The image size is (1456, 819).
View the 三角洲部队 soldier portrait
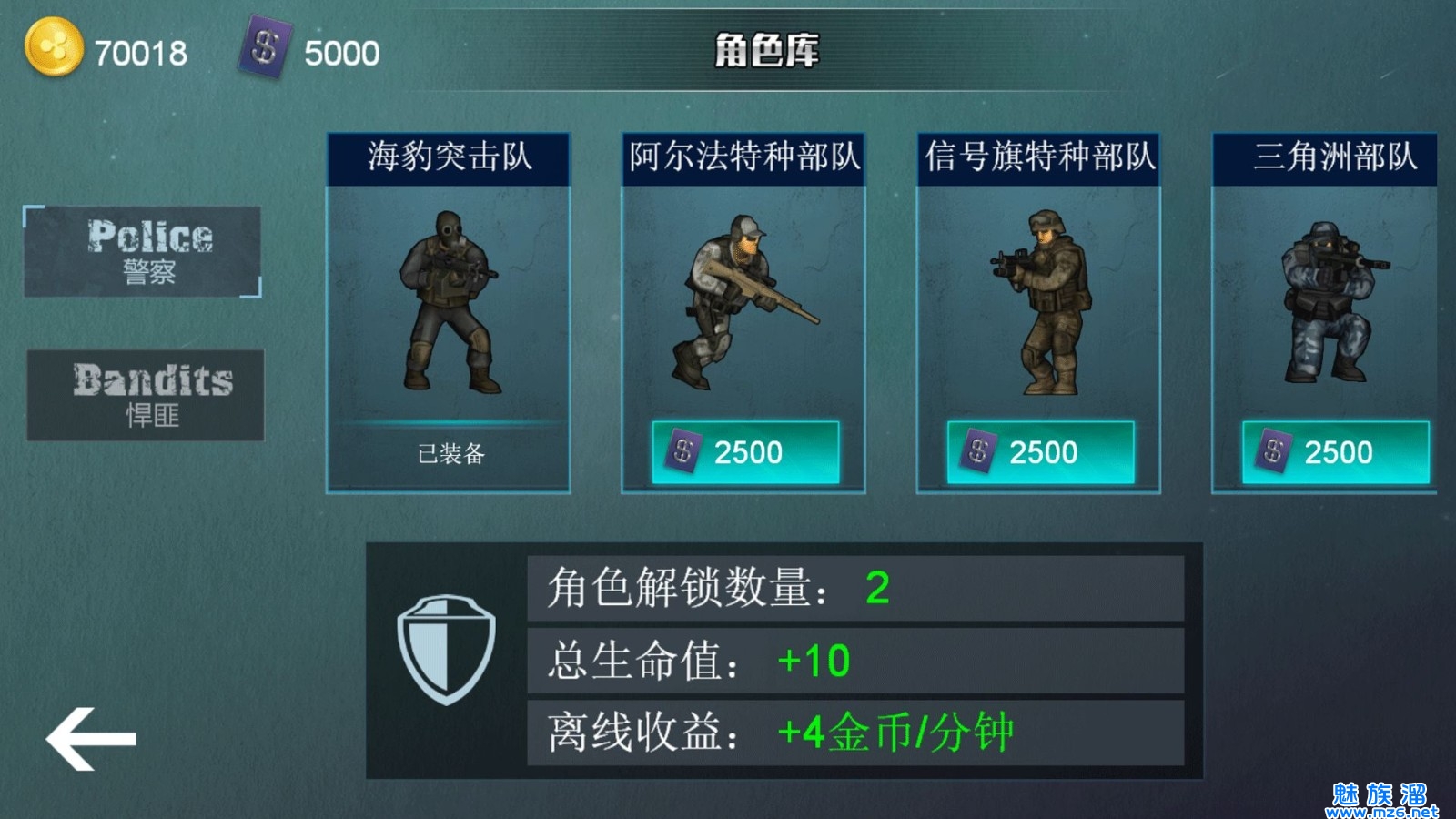(x=1329, y=300)
